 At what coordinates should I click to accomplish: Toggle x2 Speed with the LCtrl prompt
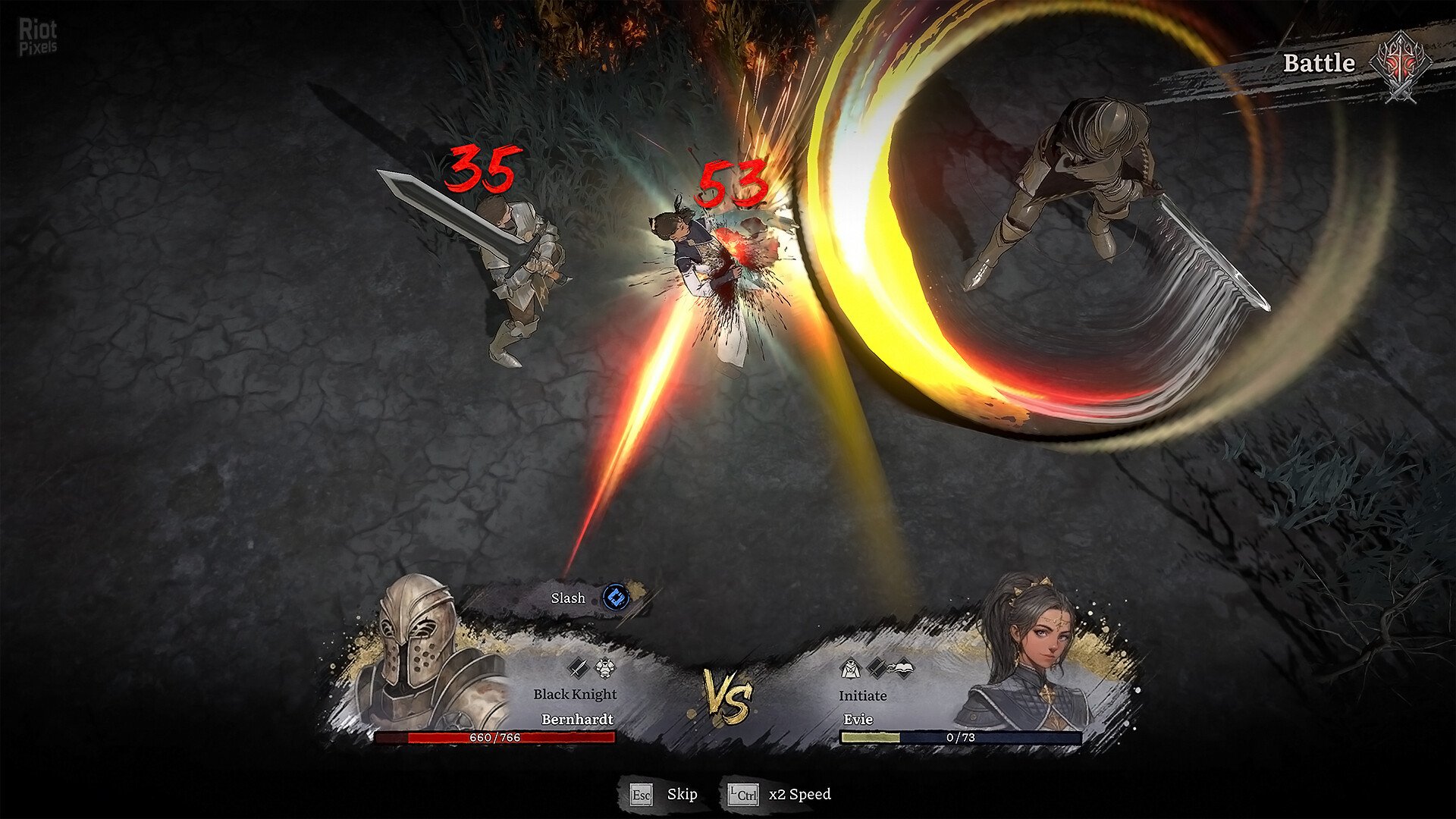[x=744, y=795]
